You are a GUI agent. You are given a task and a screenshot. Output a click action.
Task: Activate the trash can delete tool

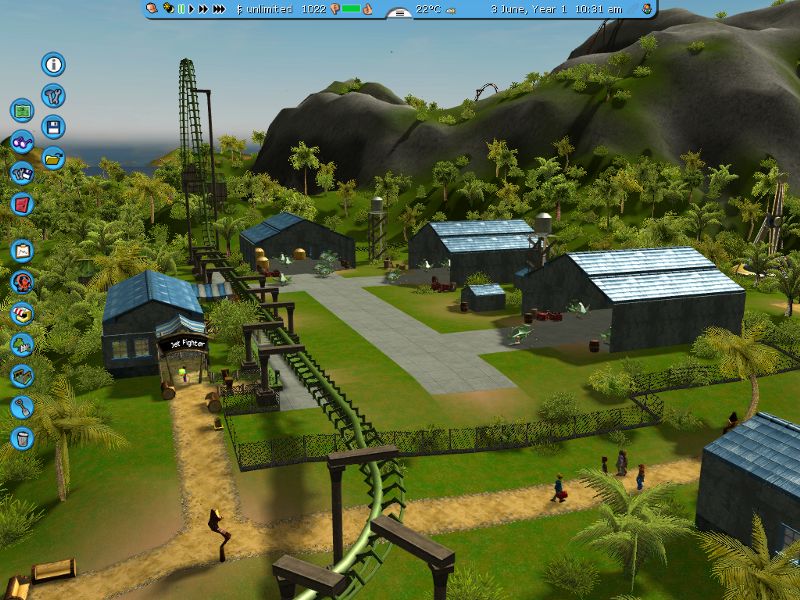point(22,437)
